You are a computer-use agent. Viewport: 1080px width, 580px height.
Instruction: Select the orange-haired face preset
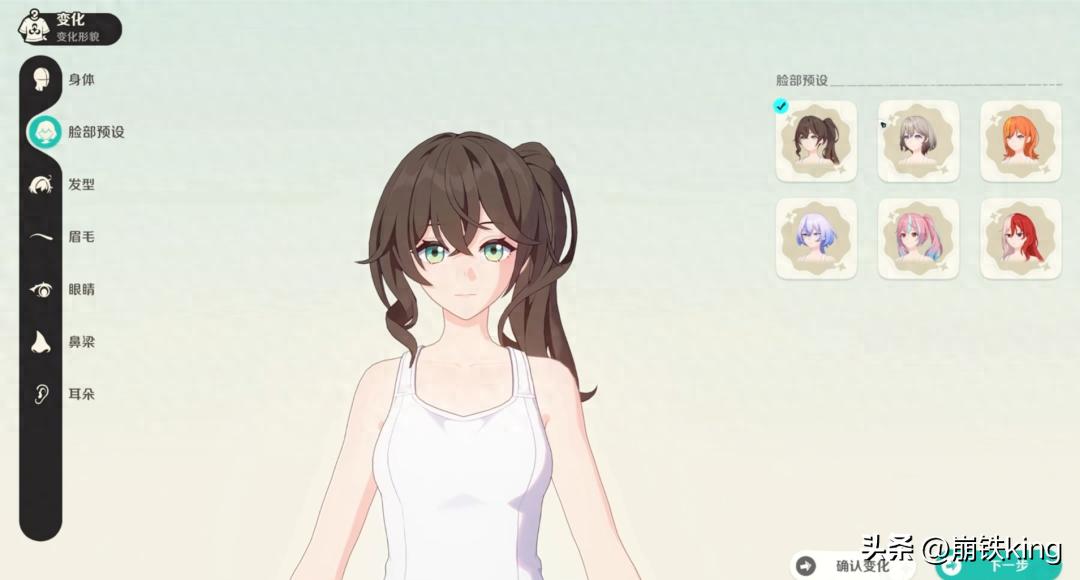pyautogui.click(x=1020, y=141)
